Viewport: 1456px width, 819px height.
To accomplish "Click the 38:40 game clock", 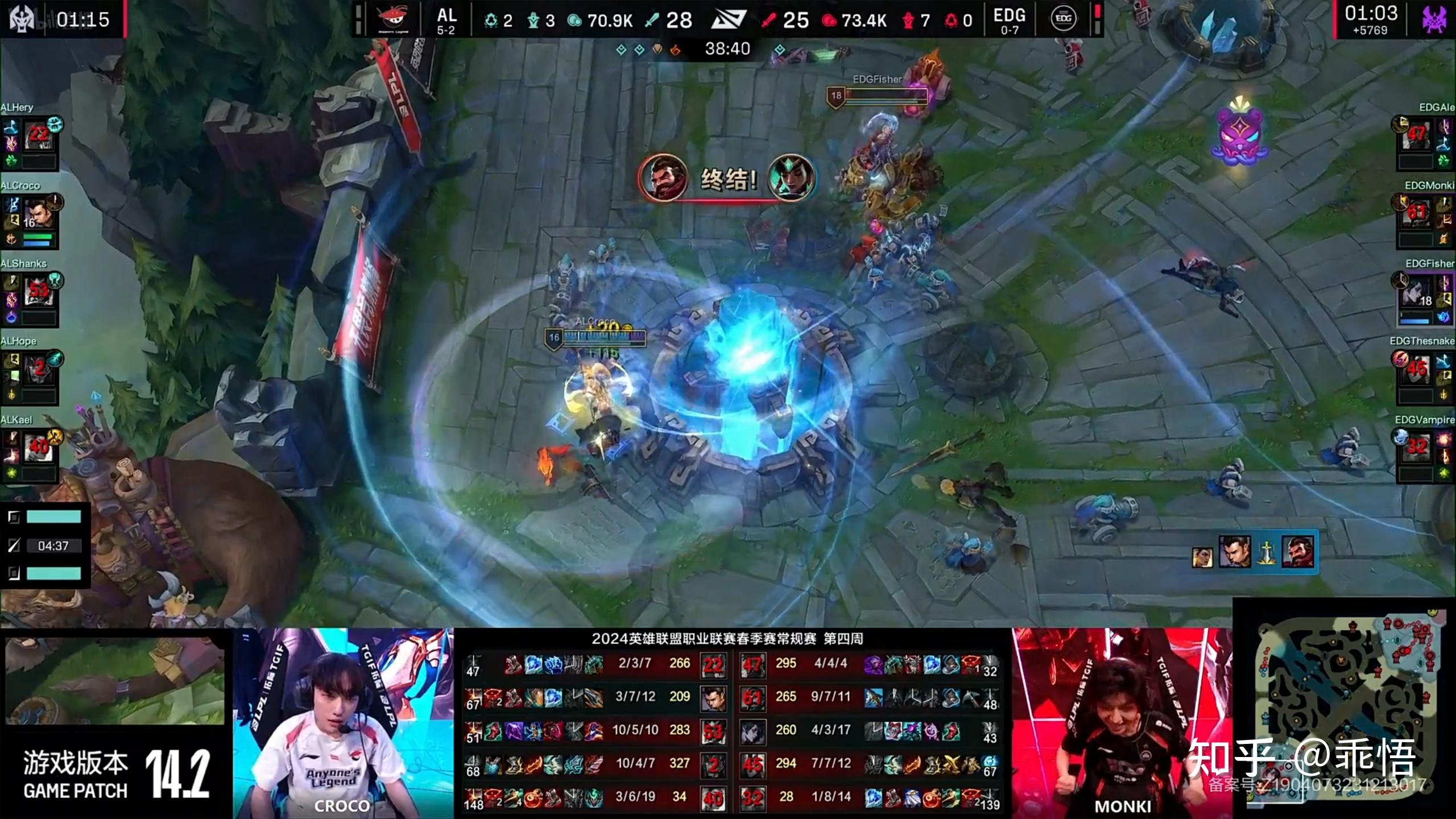I will tap(729, 48).
